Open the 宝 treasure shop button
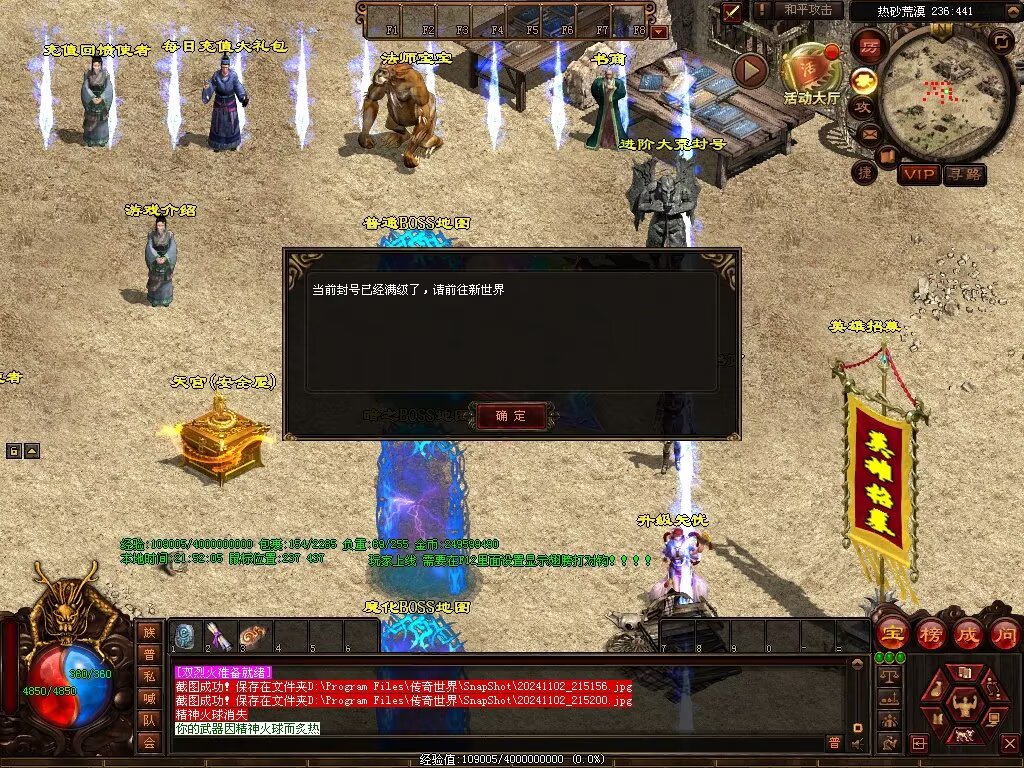Screen dimensions: 1024x768 pos(892,633)
